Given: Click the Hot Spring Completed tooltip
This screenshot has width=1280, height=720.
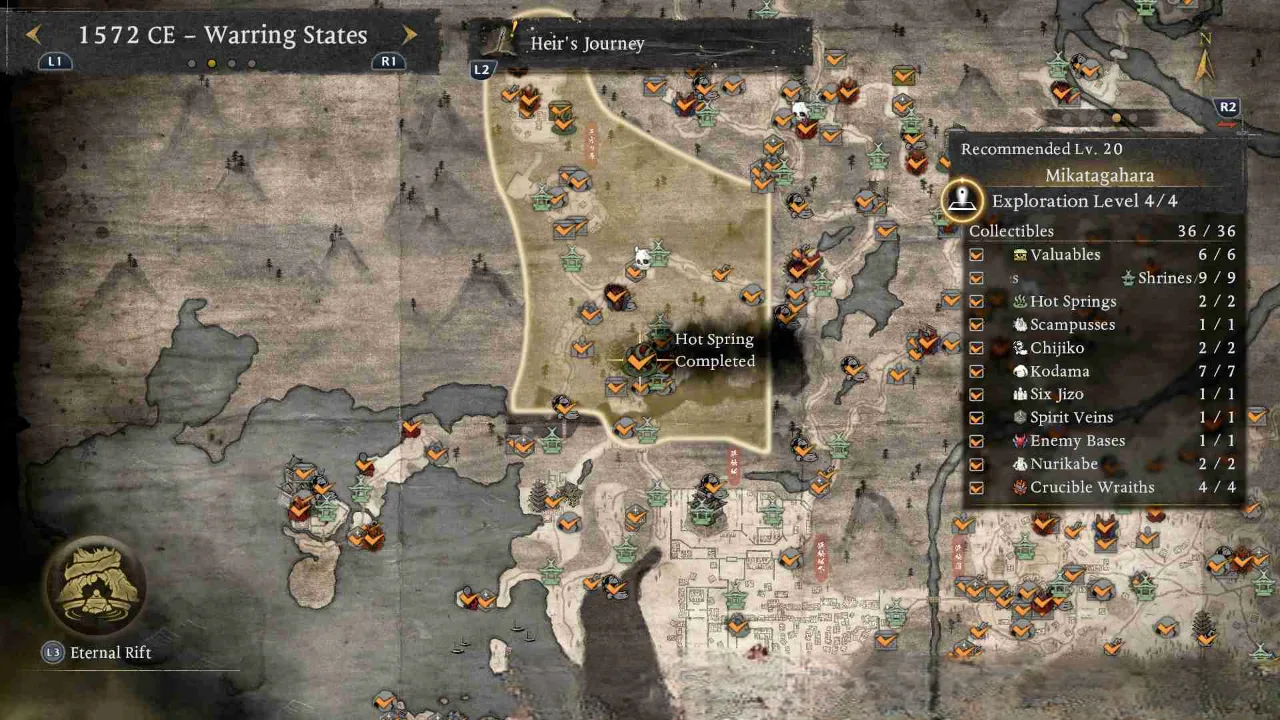Looking at the screenshot, I should [x=714, y=349].
